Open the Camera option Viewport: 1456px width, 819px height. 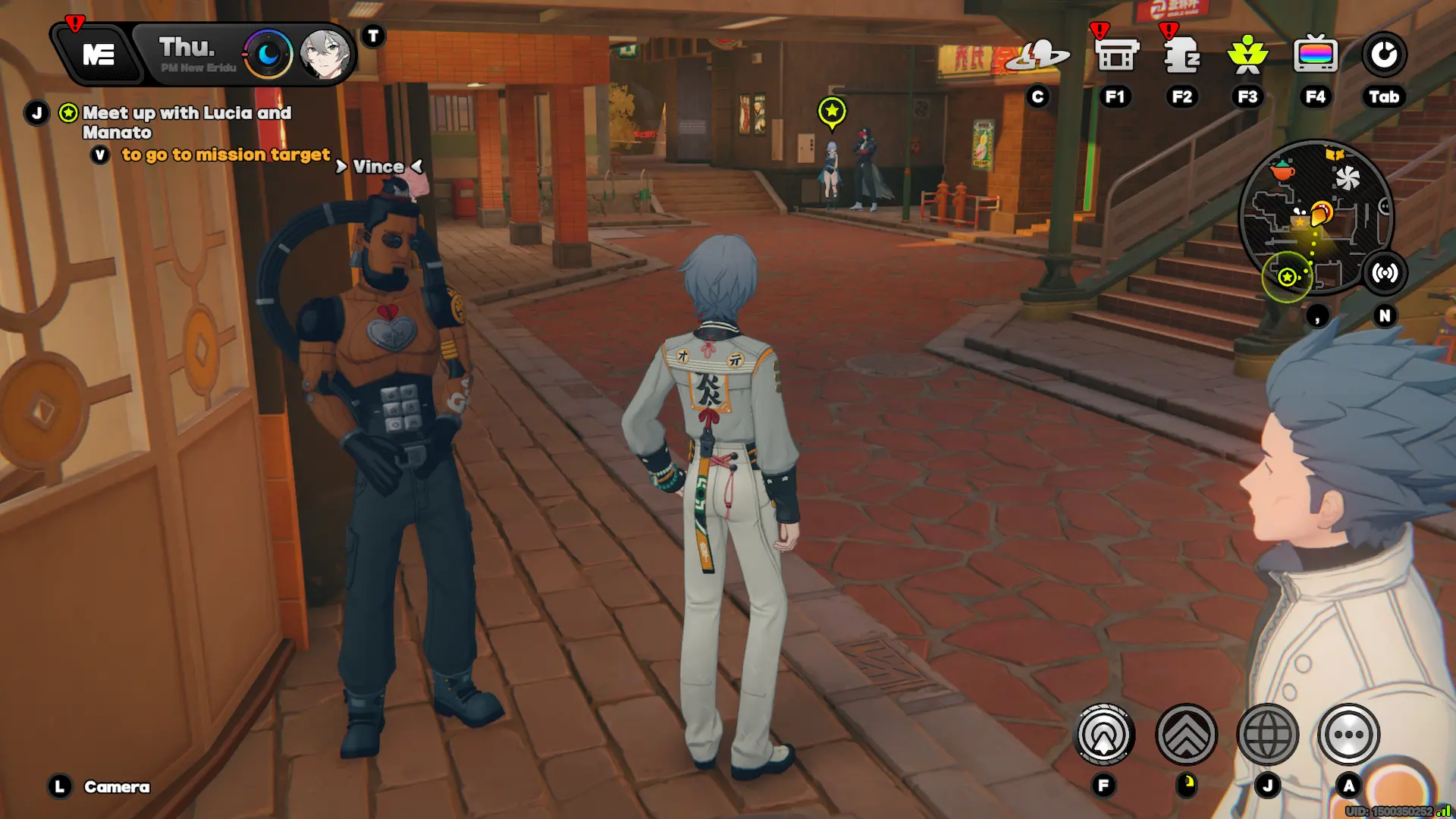[x=116, y=787]
